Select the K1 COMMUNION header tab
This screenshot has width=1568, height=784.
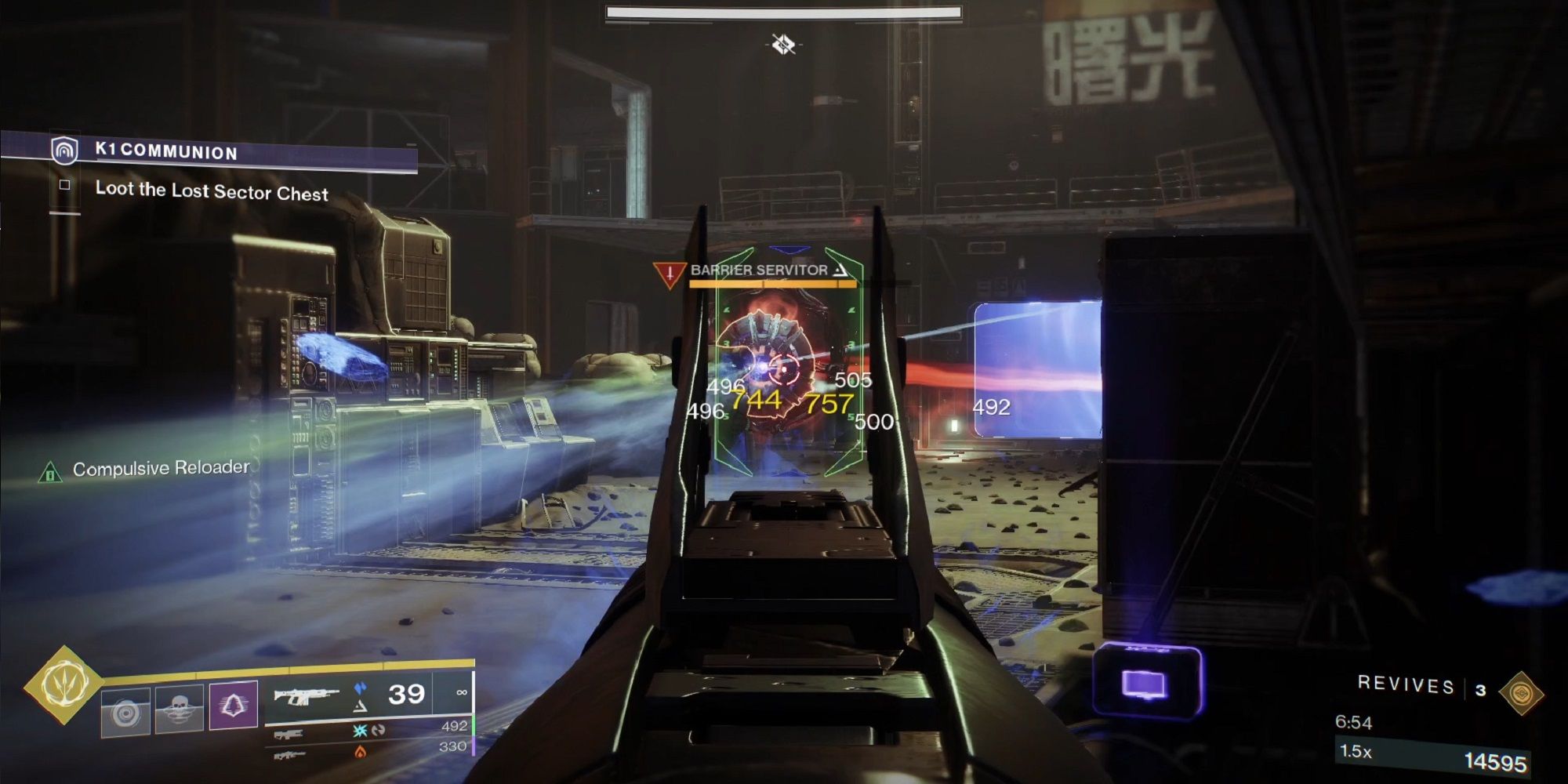[x=165, y=153]
